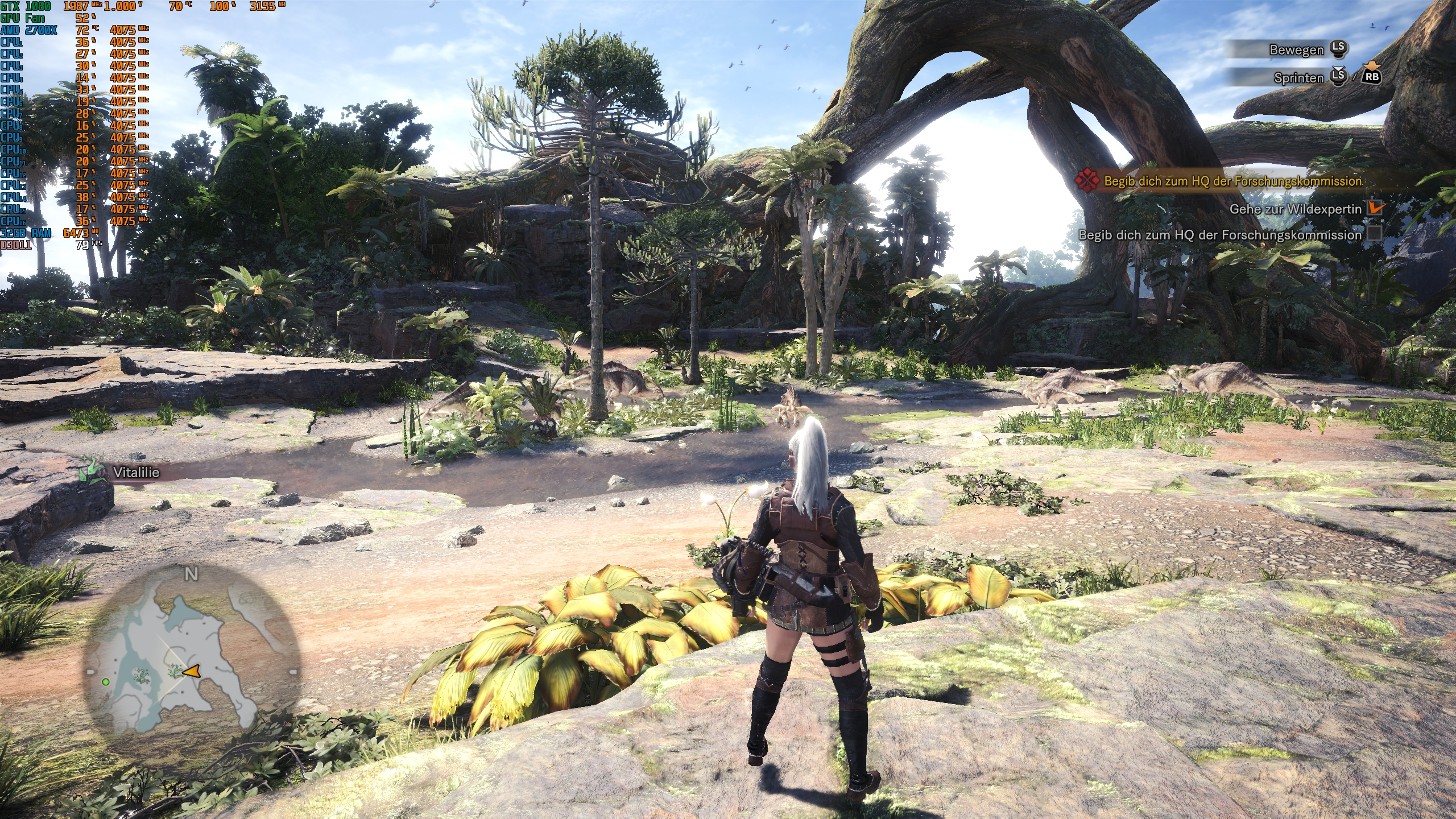The image size is (1456, 819).
Task: Click the Bewegen control label
Action: [x=1297, y=50]
